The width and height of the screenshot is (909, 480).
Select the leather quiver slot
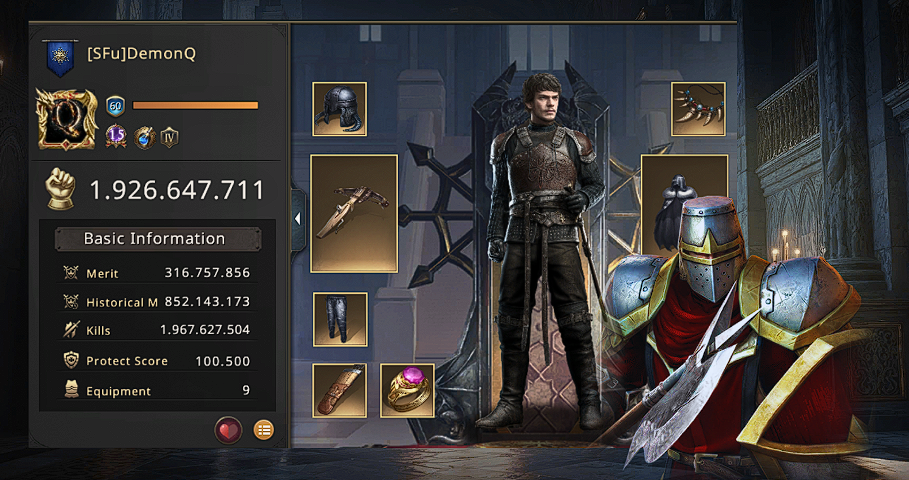[339, 390]
